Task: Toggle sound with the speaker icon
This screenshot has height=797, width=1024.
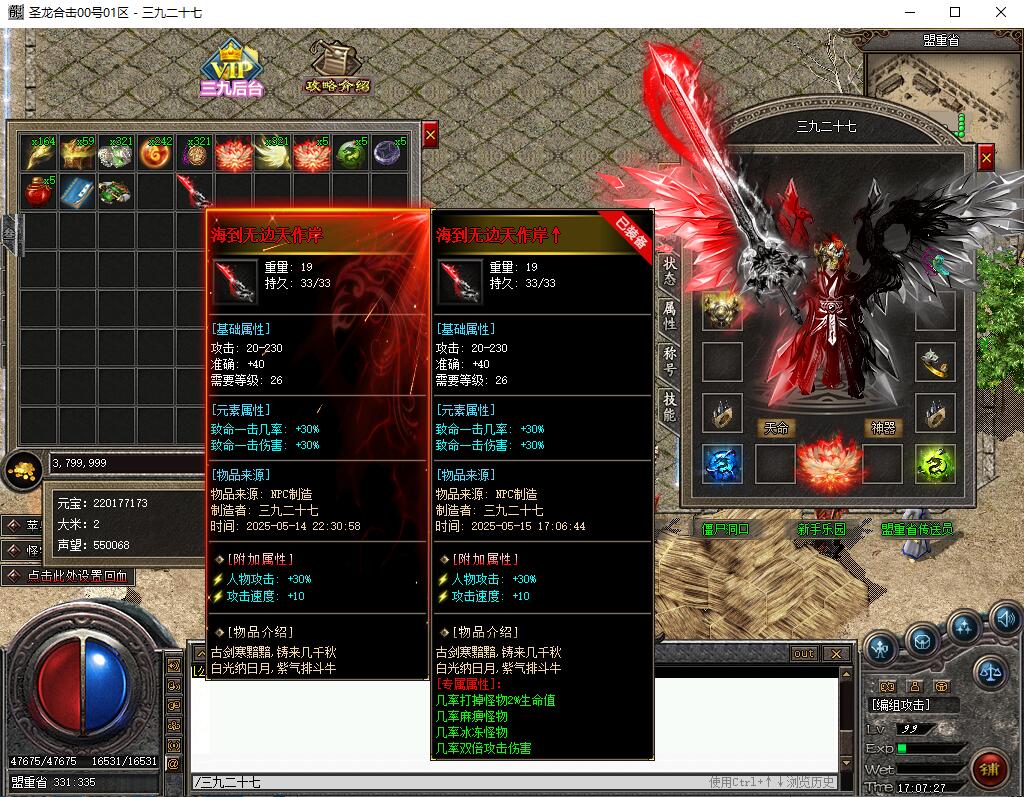Action: [x=1005, y=619]
